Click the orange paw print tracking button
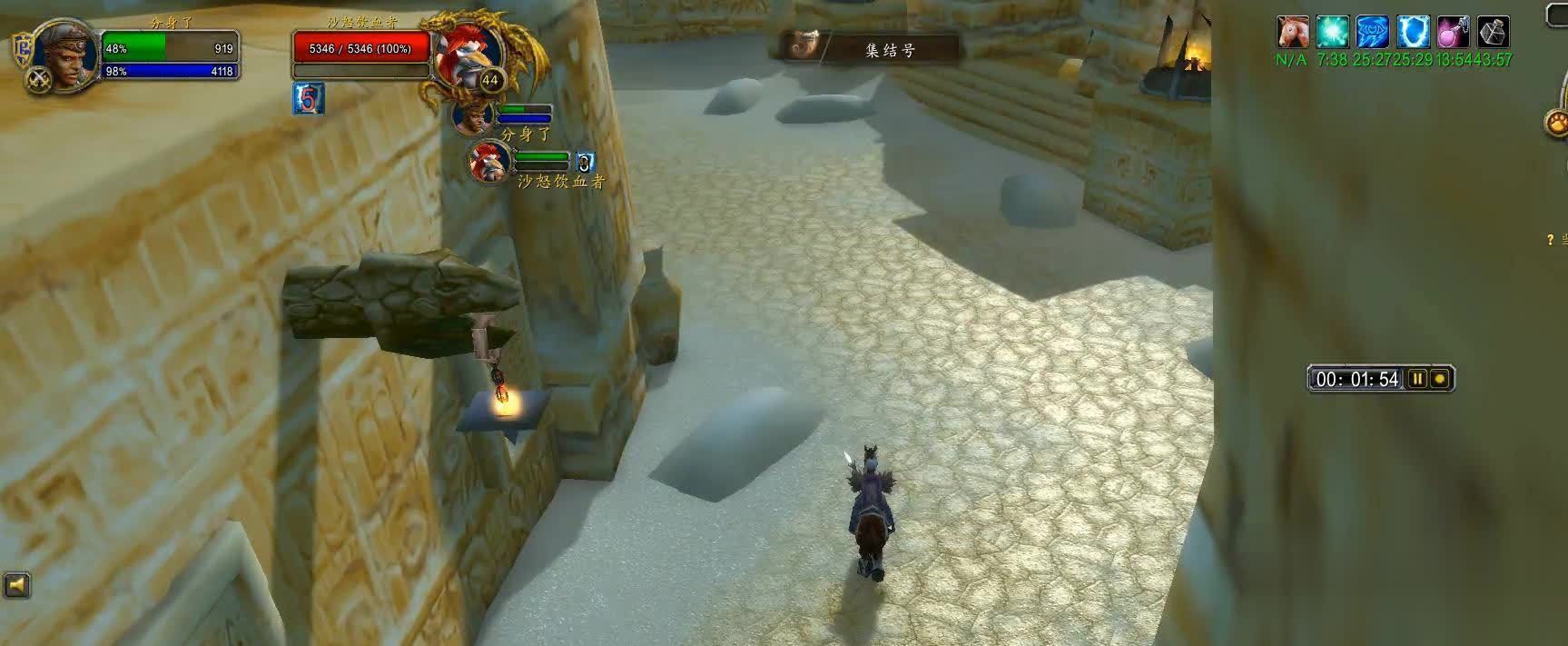This screenshot has width=1568, height=646. point(1557,122)
